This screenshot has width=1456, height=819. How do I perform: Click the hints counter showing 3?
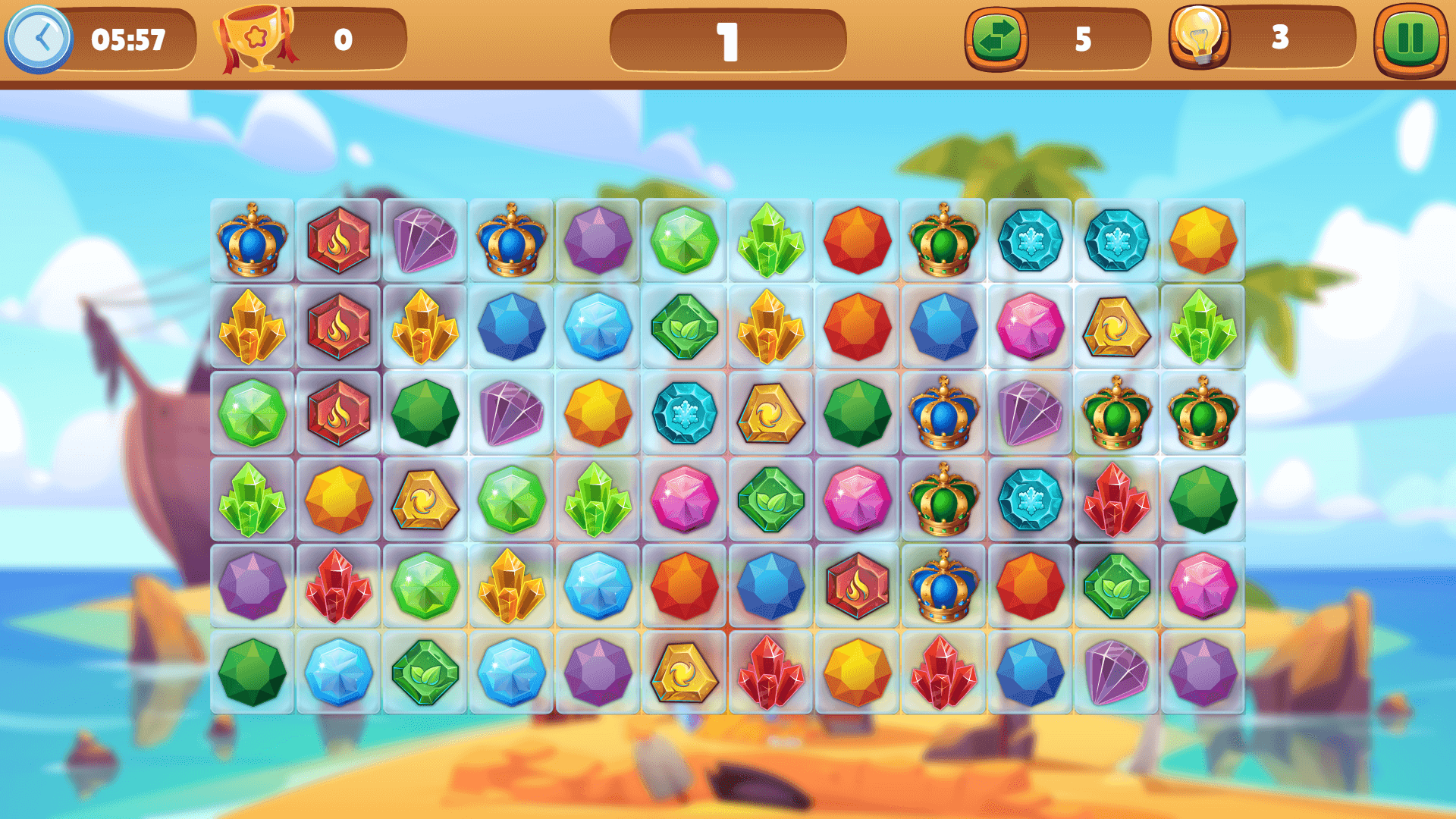(1282, 36)
